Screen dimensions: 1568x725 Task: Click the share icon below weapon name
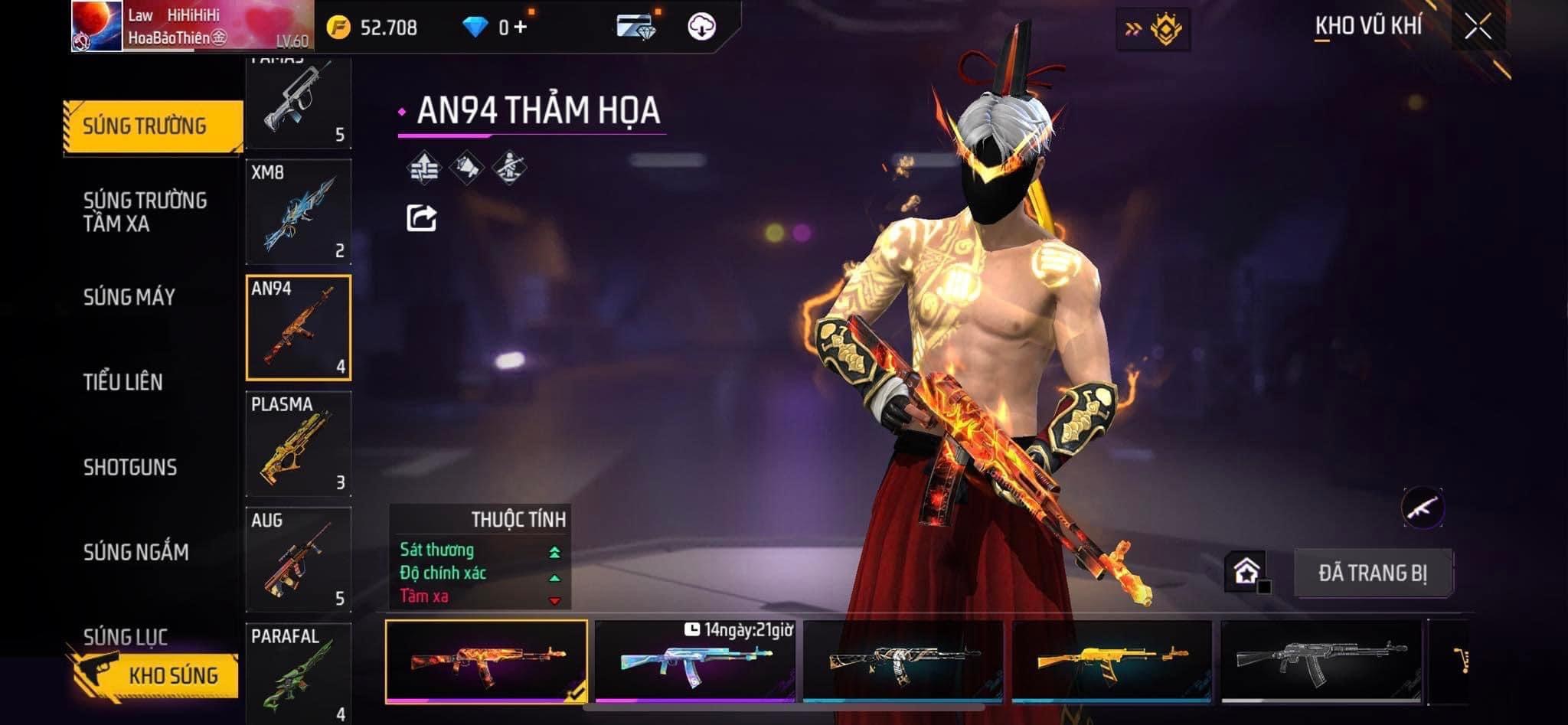point(421,218)
